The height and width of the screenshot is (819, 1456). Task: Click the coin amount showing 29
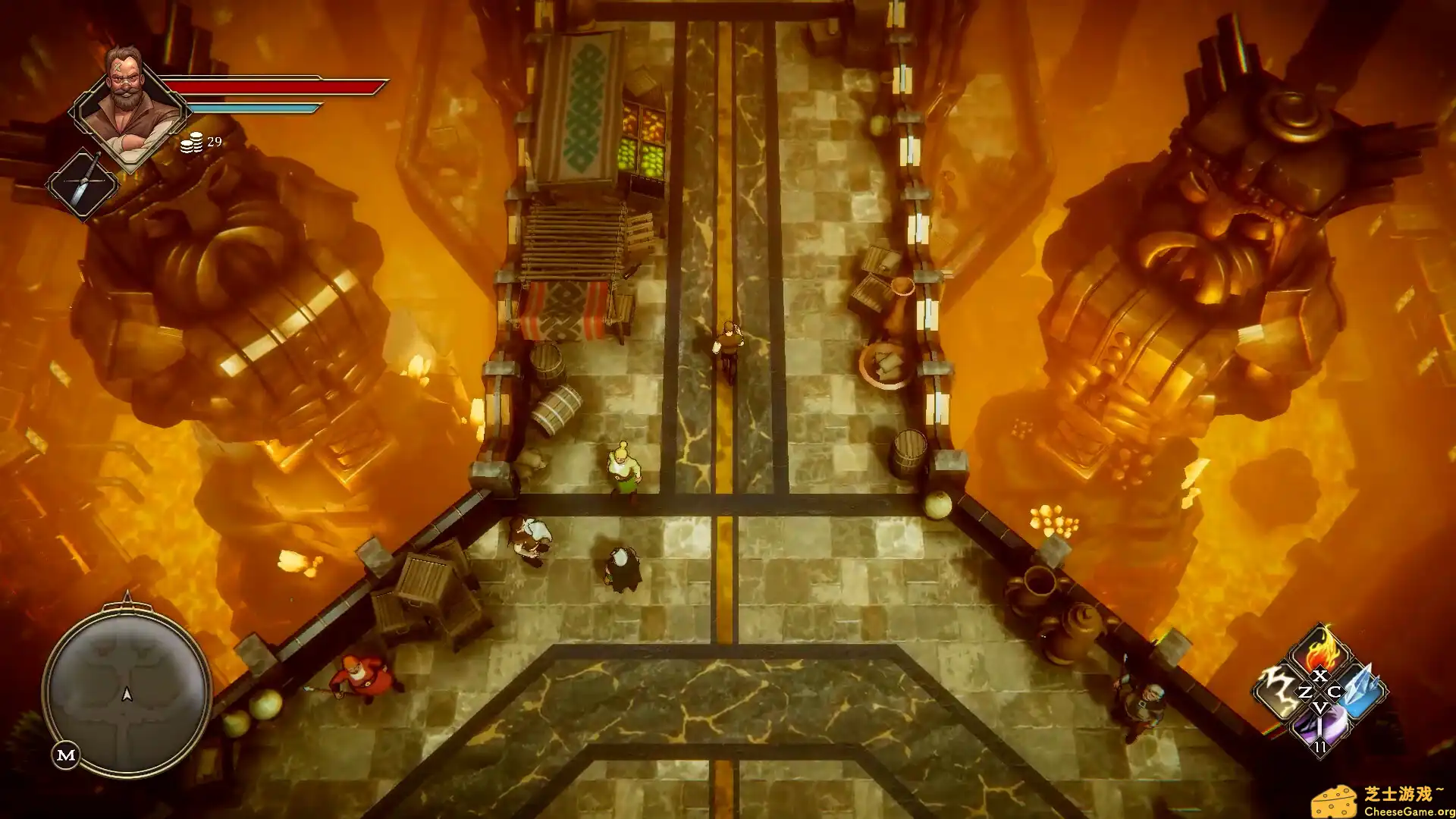point(213,143)
